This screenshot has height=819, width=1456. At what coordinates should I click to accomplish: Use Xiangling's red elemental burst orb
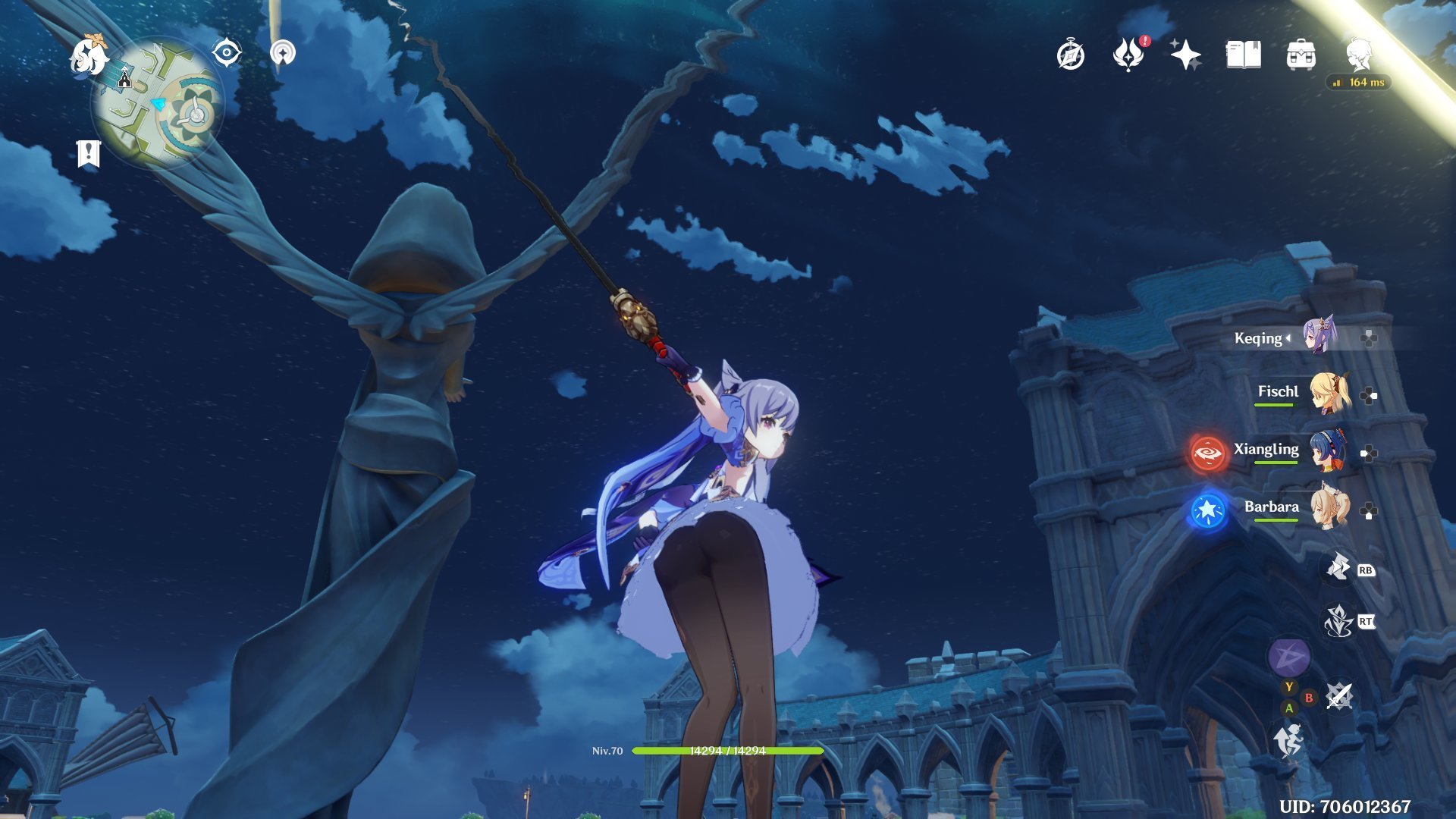1207,453
